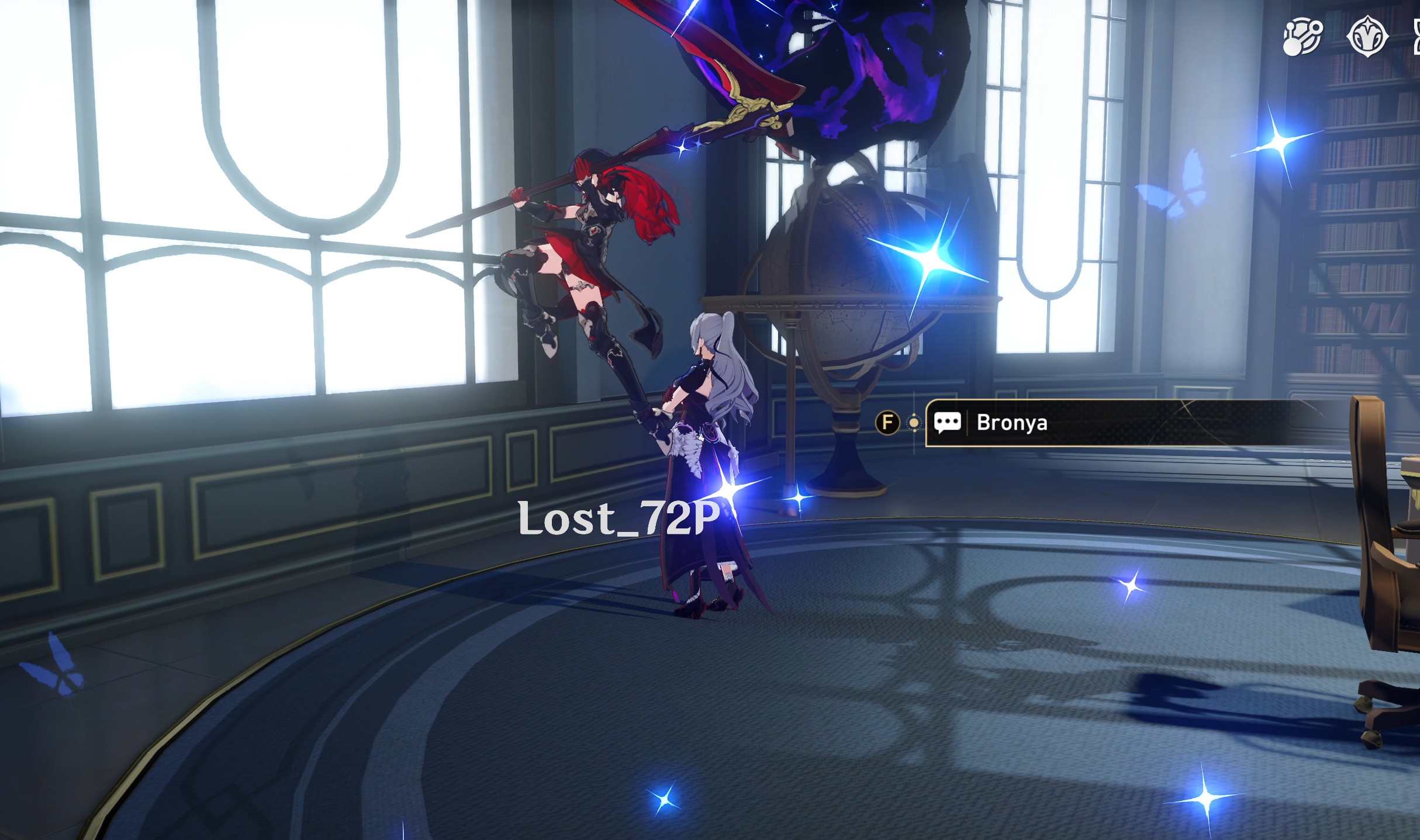The width and height of the screenshot is (1420, 840).
Task: Click the circular emblem icon in top-right corner
Action: tap(1367, 36)
